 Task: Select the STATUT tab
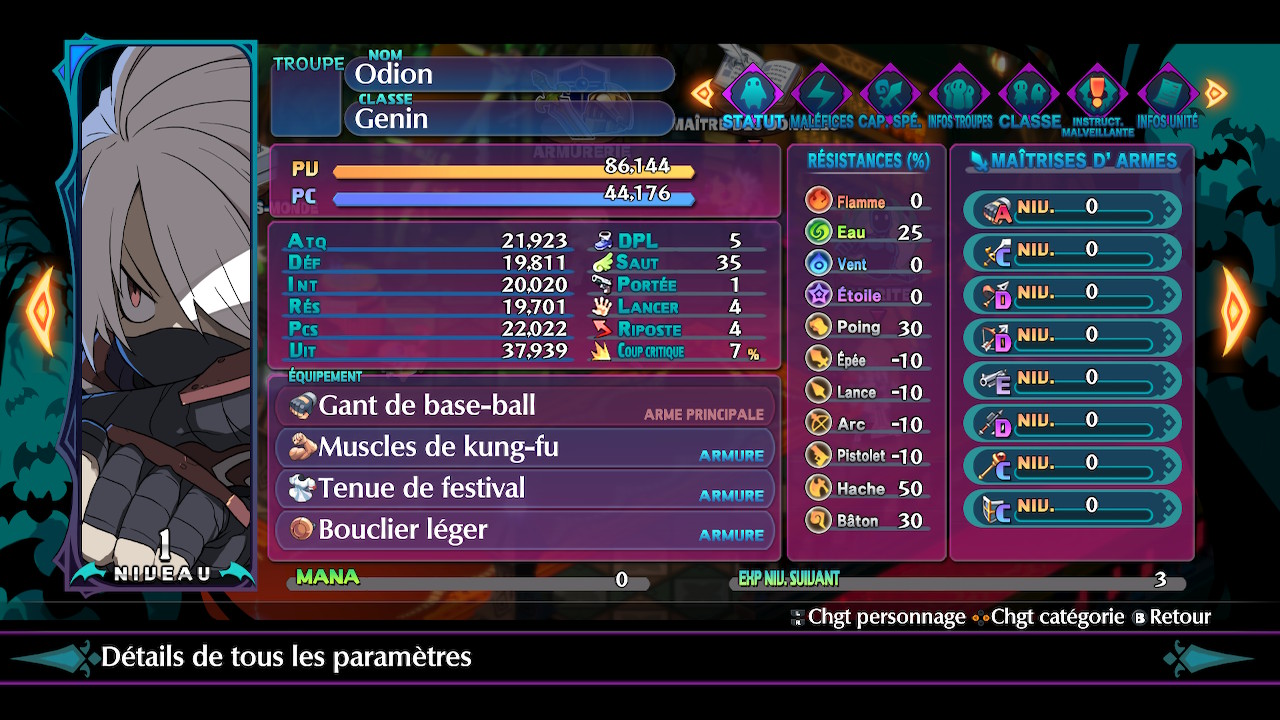753,96
